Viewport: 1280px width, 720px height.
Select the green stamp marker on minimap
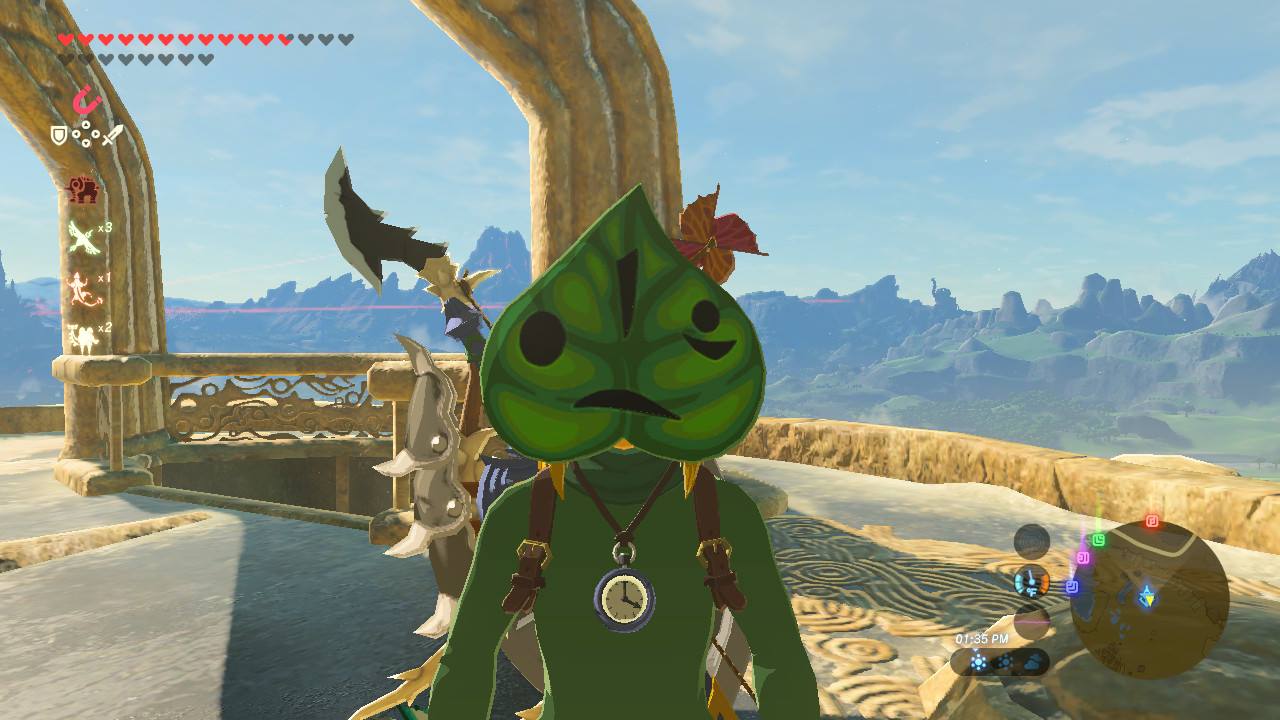1099,540
